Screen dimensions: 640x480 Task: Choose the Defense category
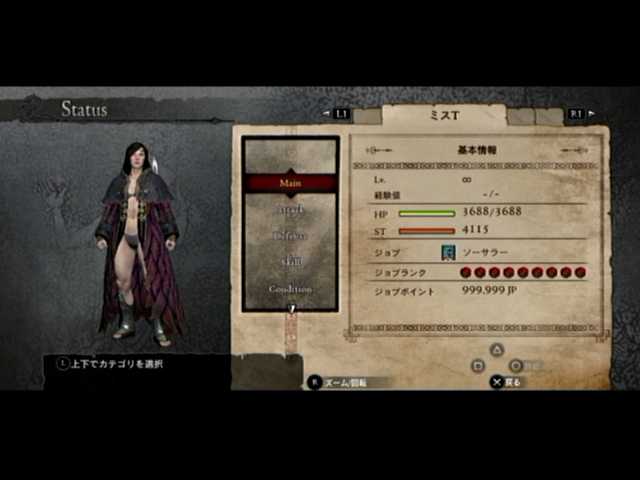tap(290, 236)
